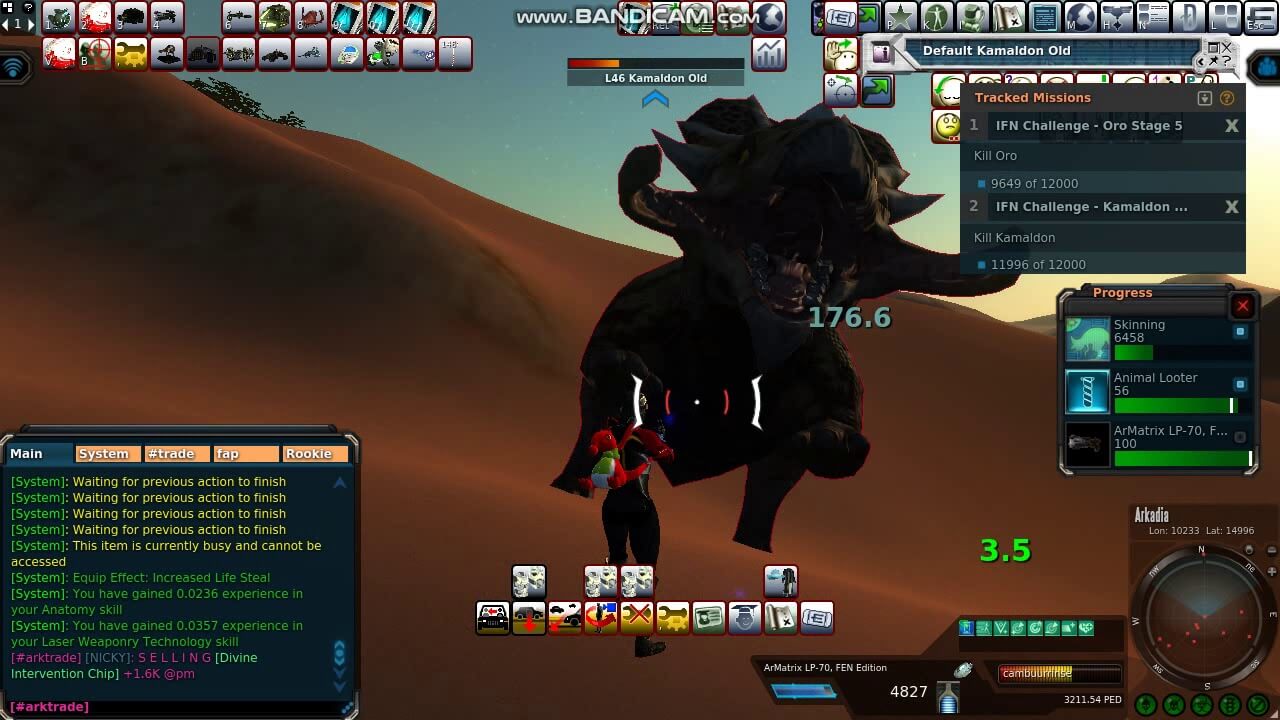Image resolution: width=1280 pixels, height=720 pixels.
Task: Open the #trade chat tab
Action: [171, 454]
